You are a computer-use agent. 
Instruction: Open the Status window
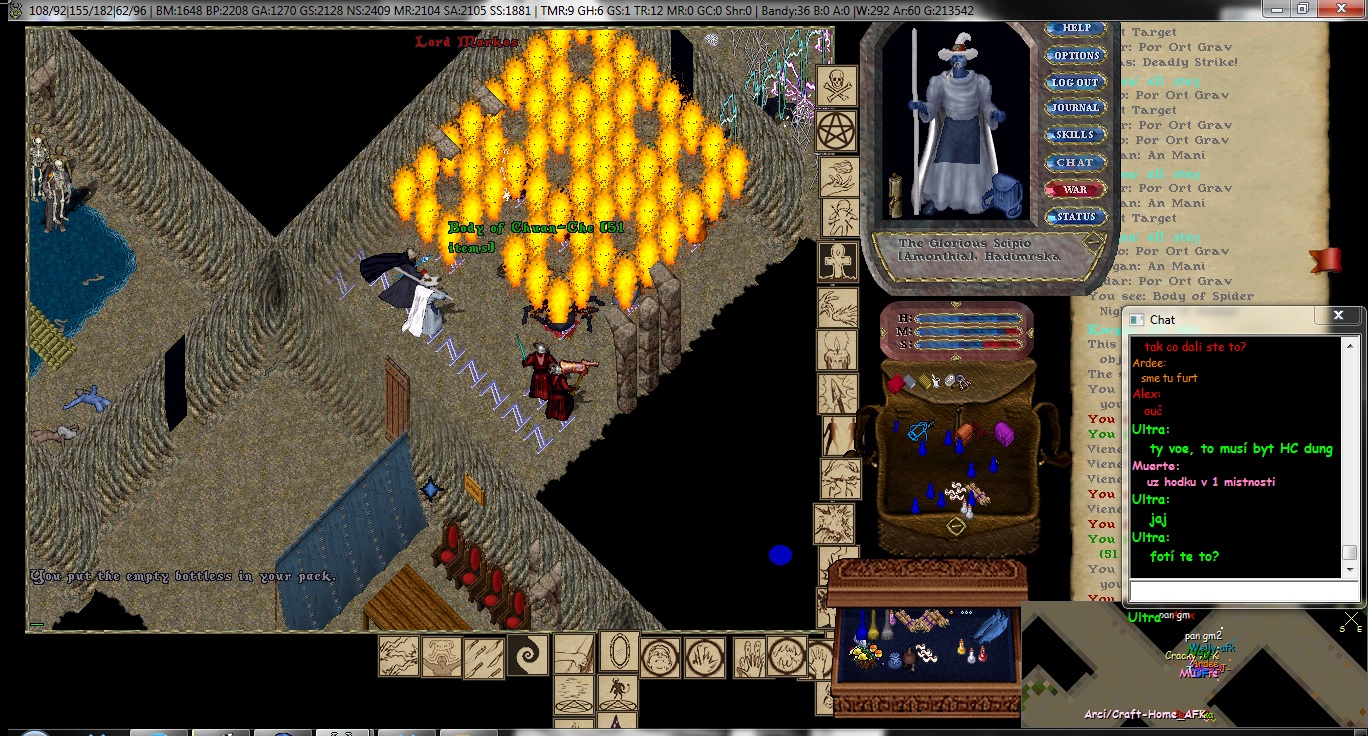(x=1075, y=216)
